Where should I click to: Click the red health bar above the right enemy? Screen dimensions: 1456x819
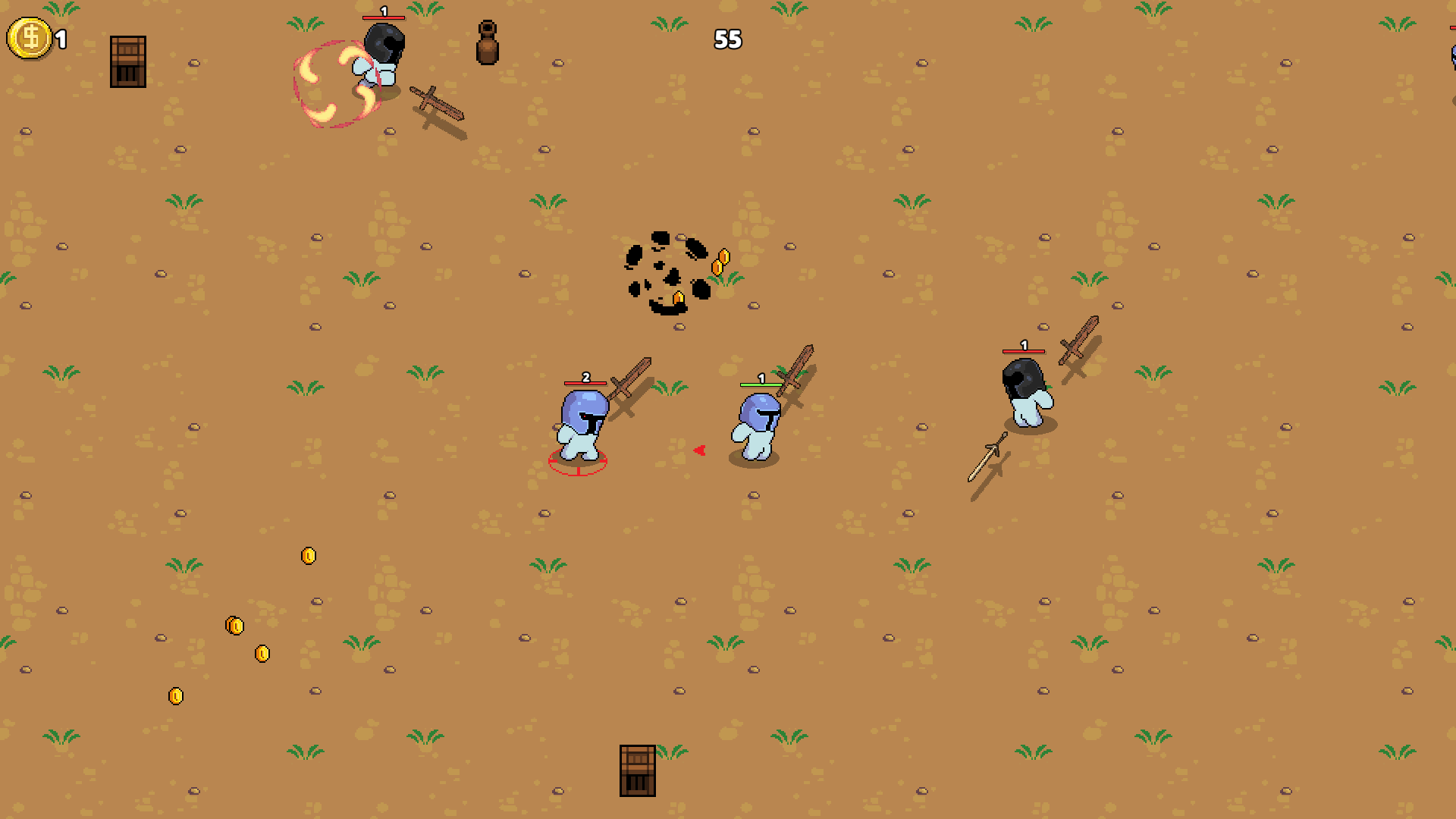click(x=1023, y=351)
